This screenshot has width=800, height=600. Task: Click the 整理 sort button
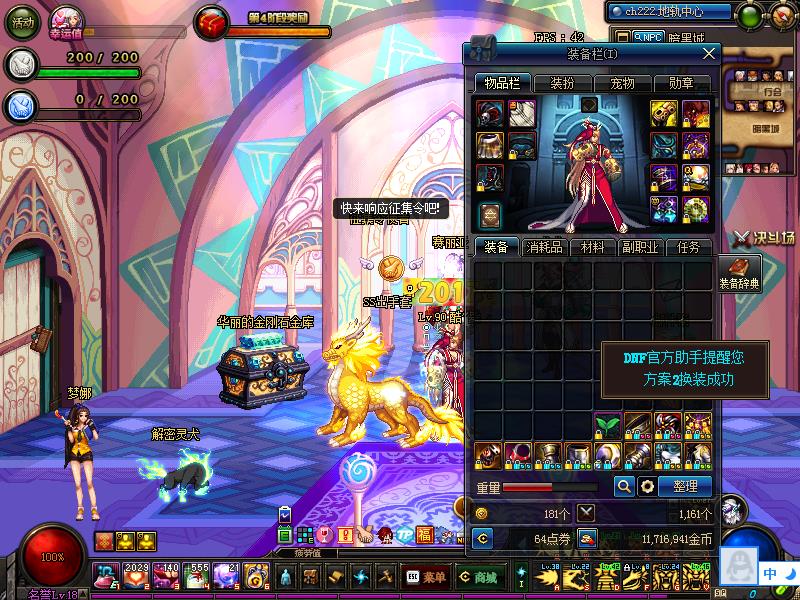pyautogui.click(x=686, y=486)
